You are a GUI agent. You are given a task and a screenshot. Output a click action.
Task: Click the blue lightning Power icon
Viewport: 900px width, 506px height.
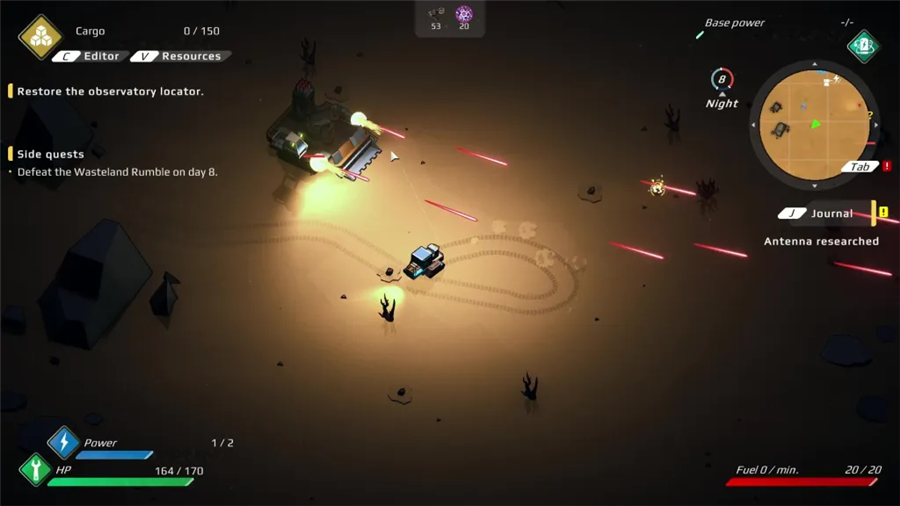[63, 442]
